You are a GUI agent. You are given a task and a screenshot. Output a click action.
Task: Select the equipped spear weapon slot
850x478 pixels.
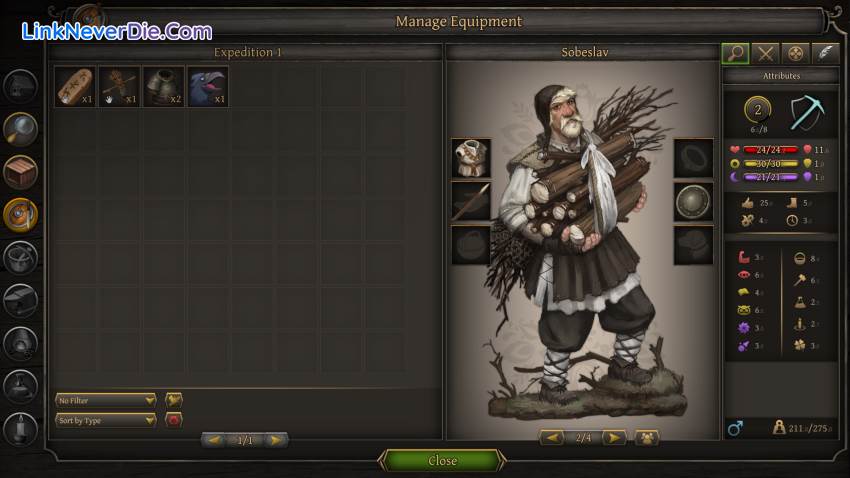[470, 201]
